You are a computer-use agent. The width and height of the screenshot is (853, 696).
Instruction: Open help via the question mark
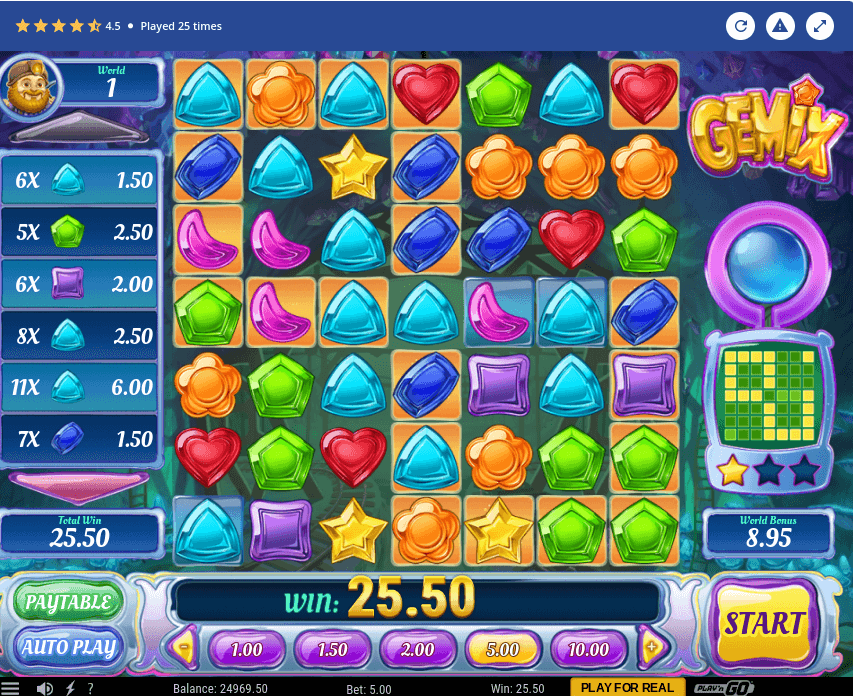pyautogui.click(x=90, y=688)
